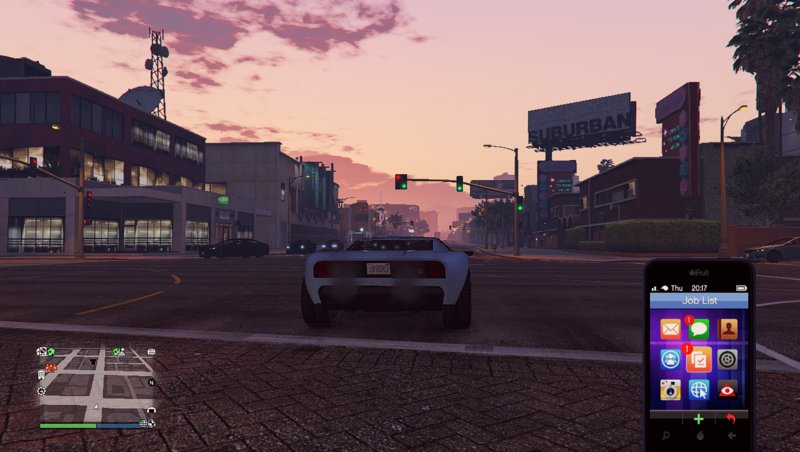Launch the Snapmatic camera app

(670, 389)
